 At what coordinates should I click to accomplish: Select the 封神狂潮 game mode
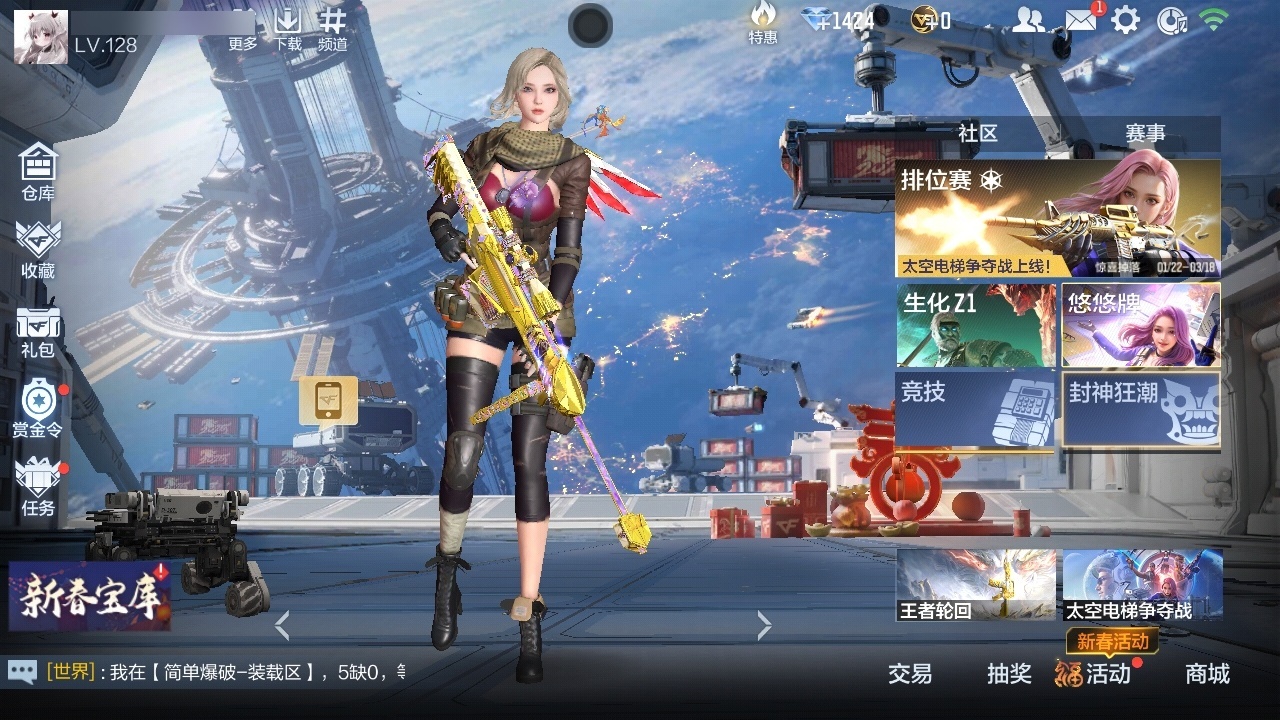point(1140,409)
